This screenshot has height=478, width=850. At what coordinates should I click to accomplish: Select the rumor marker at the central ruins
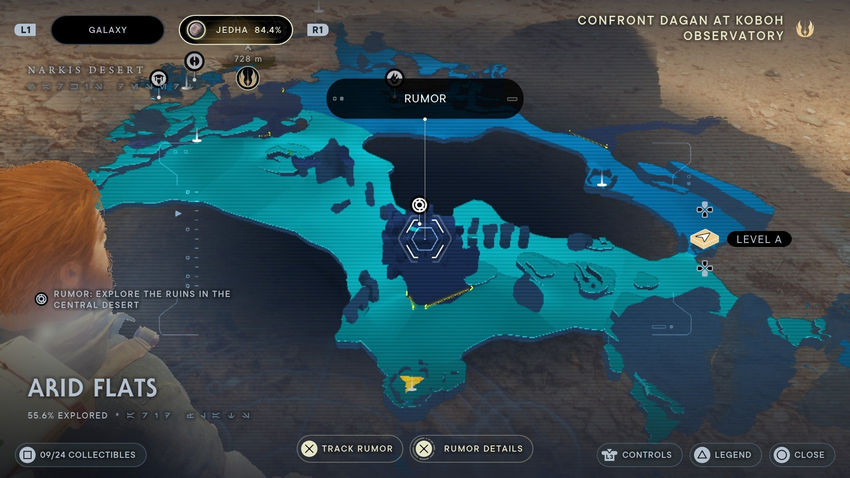point(420,205)
